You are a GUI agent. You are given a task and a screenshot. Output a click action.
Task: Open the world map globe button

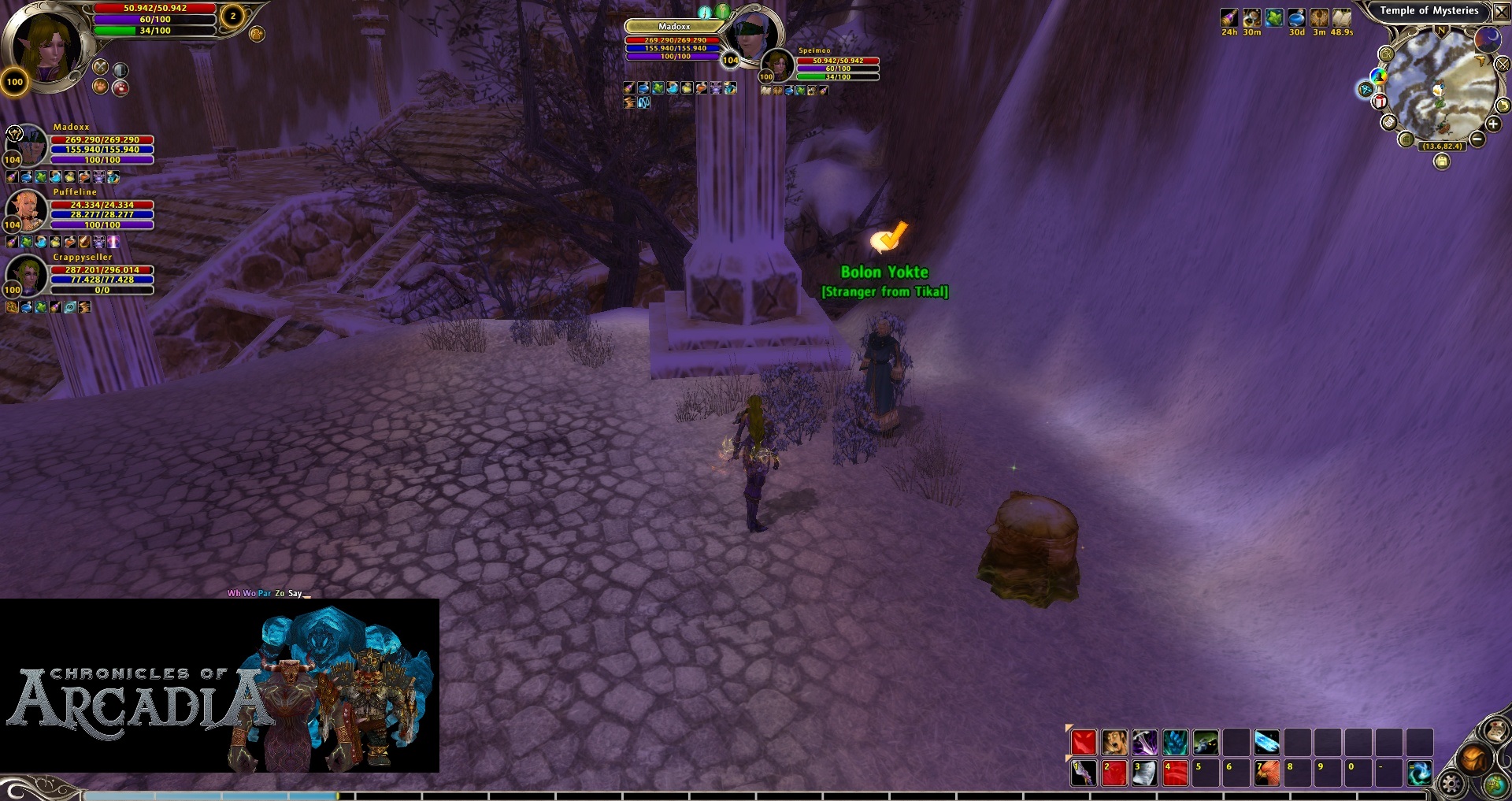1495,784
